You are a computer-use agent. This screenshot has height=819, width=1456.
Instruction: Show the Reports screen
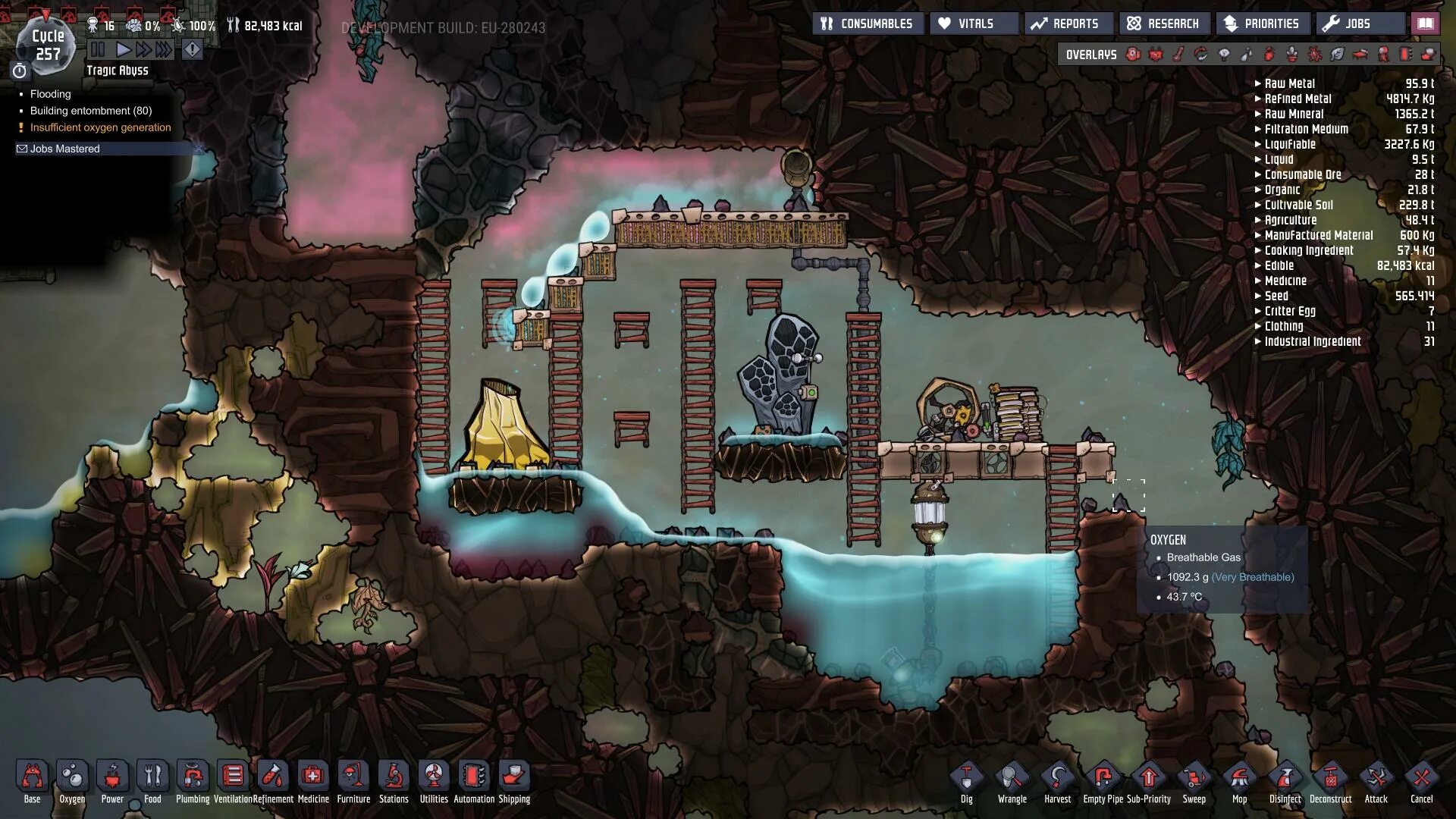(1068, 24)
